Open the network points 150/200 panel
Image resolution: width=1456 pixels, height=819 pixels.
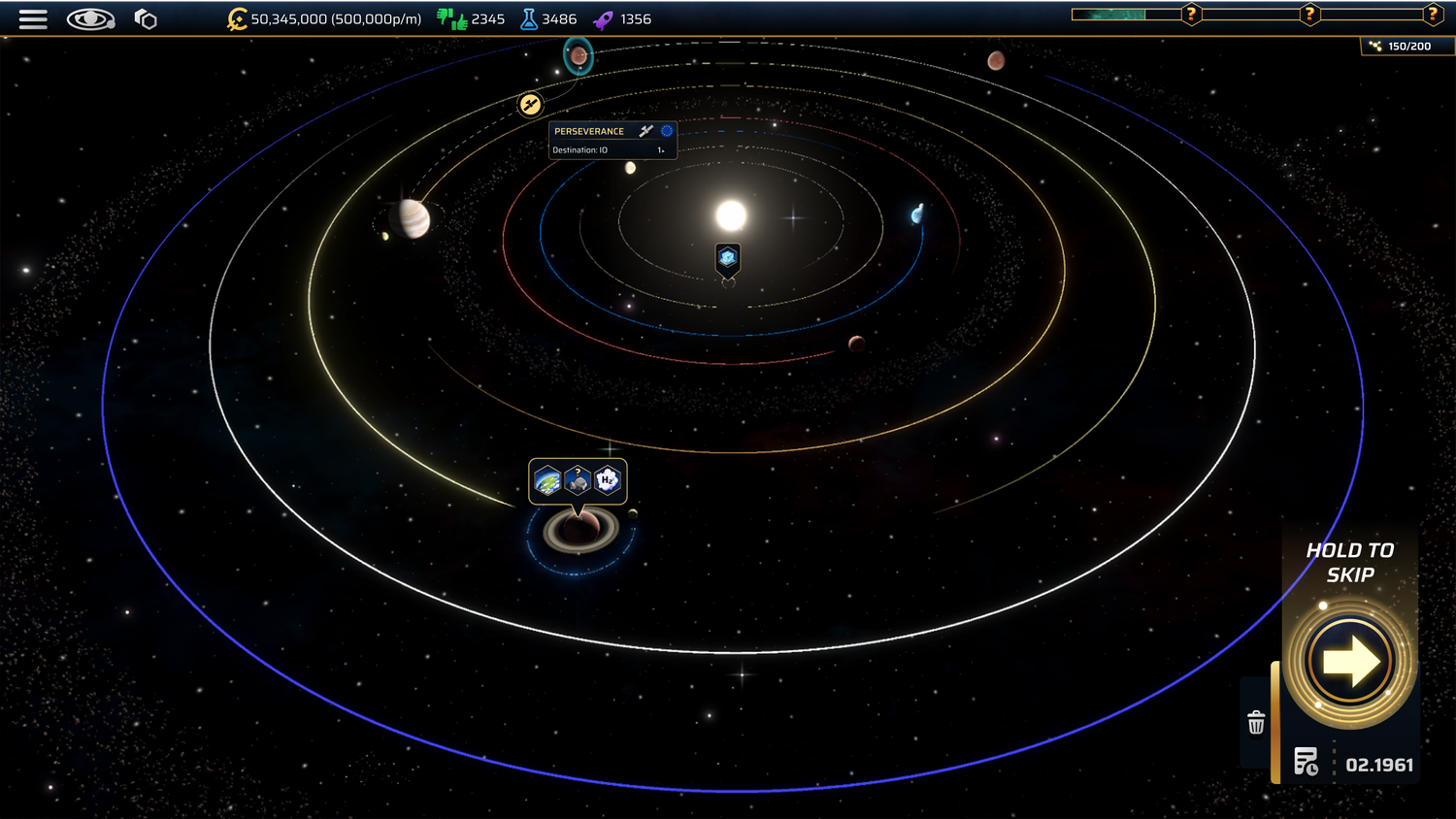point(1400,47)
